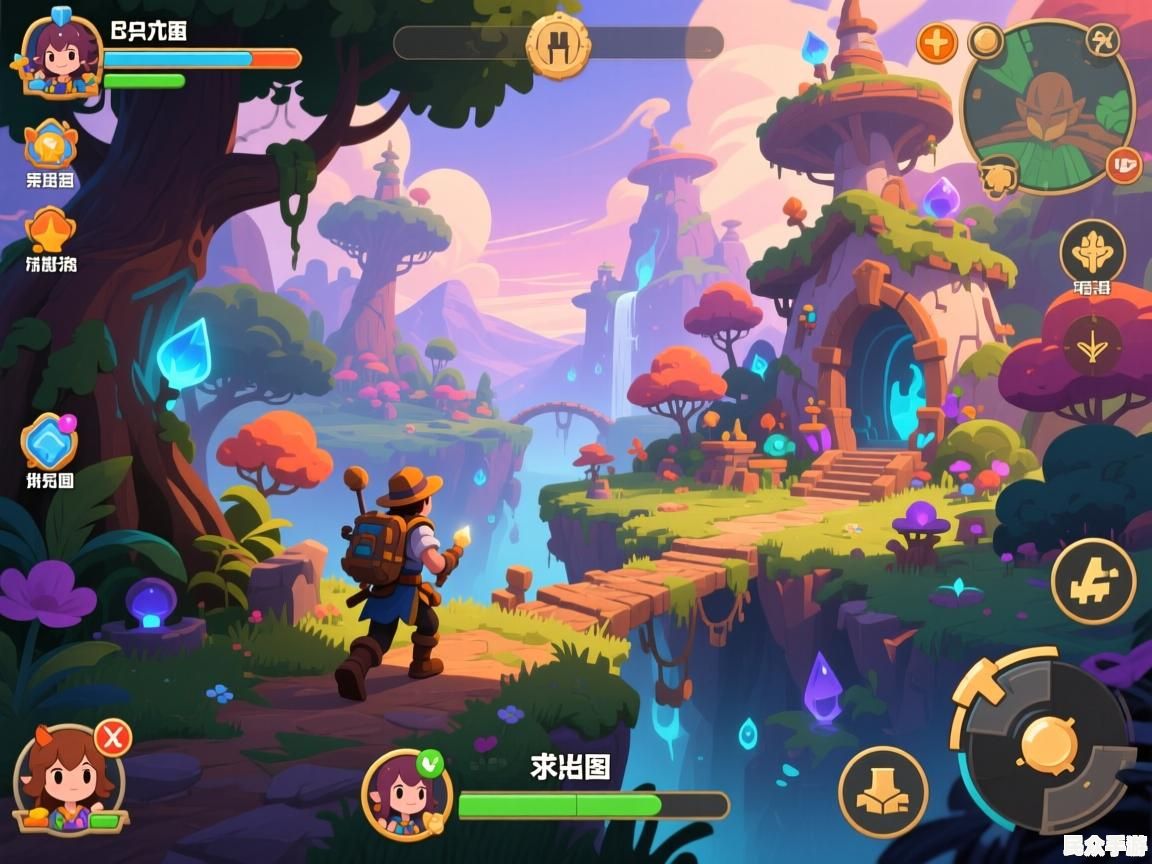1152x864 pixels.
Task: Click the gold coin button beside minimap
Action: [x=986, y=41]
